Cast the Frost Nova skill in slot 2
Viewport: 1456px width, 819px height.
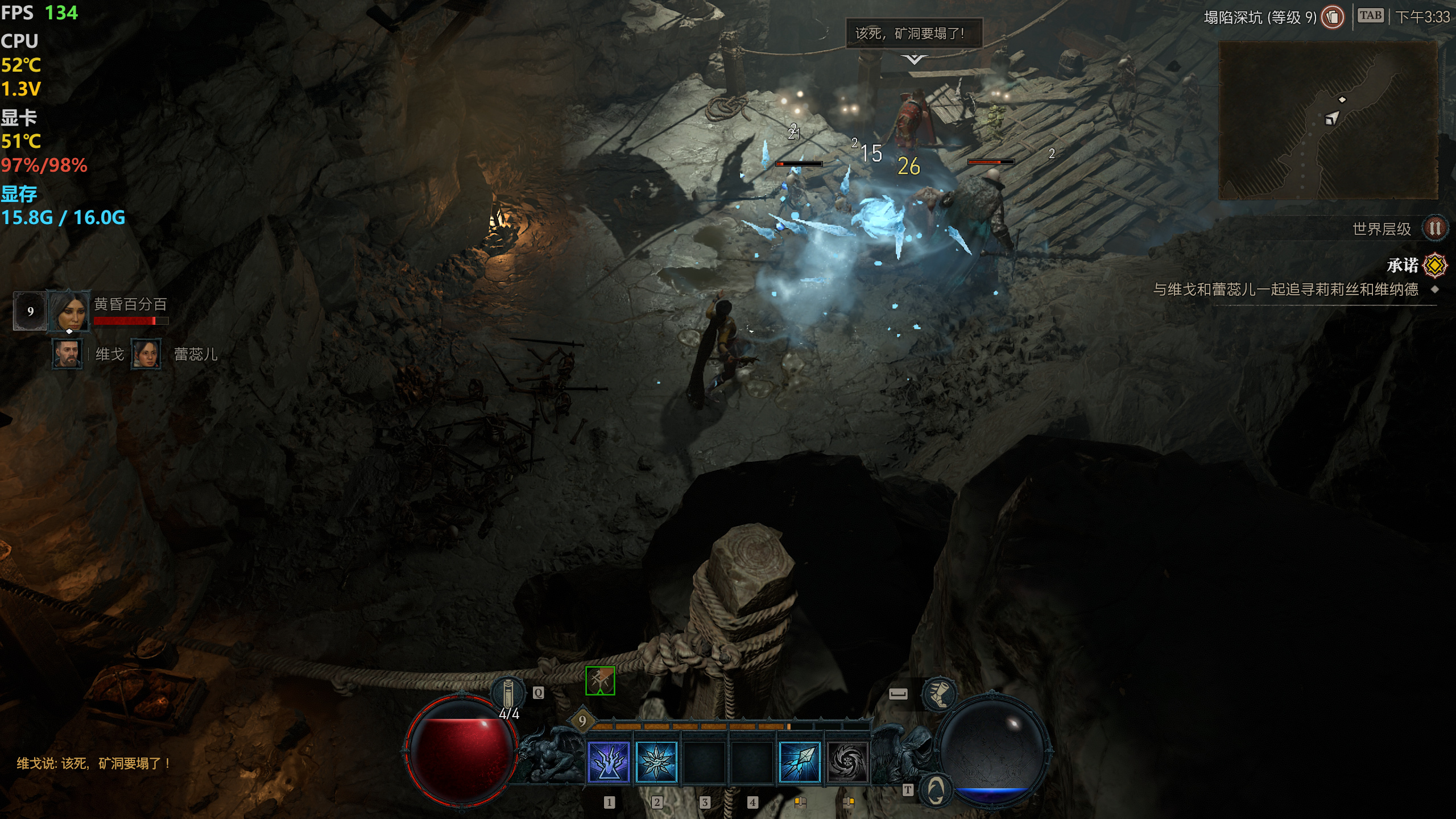pyautogui.click(x=656, y=762)
